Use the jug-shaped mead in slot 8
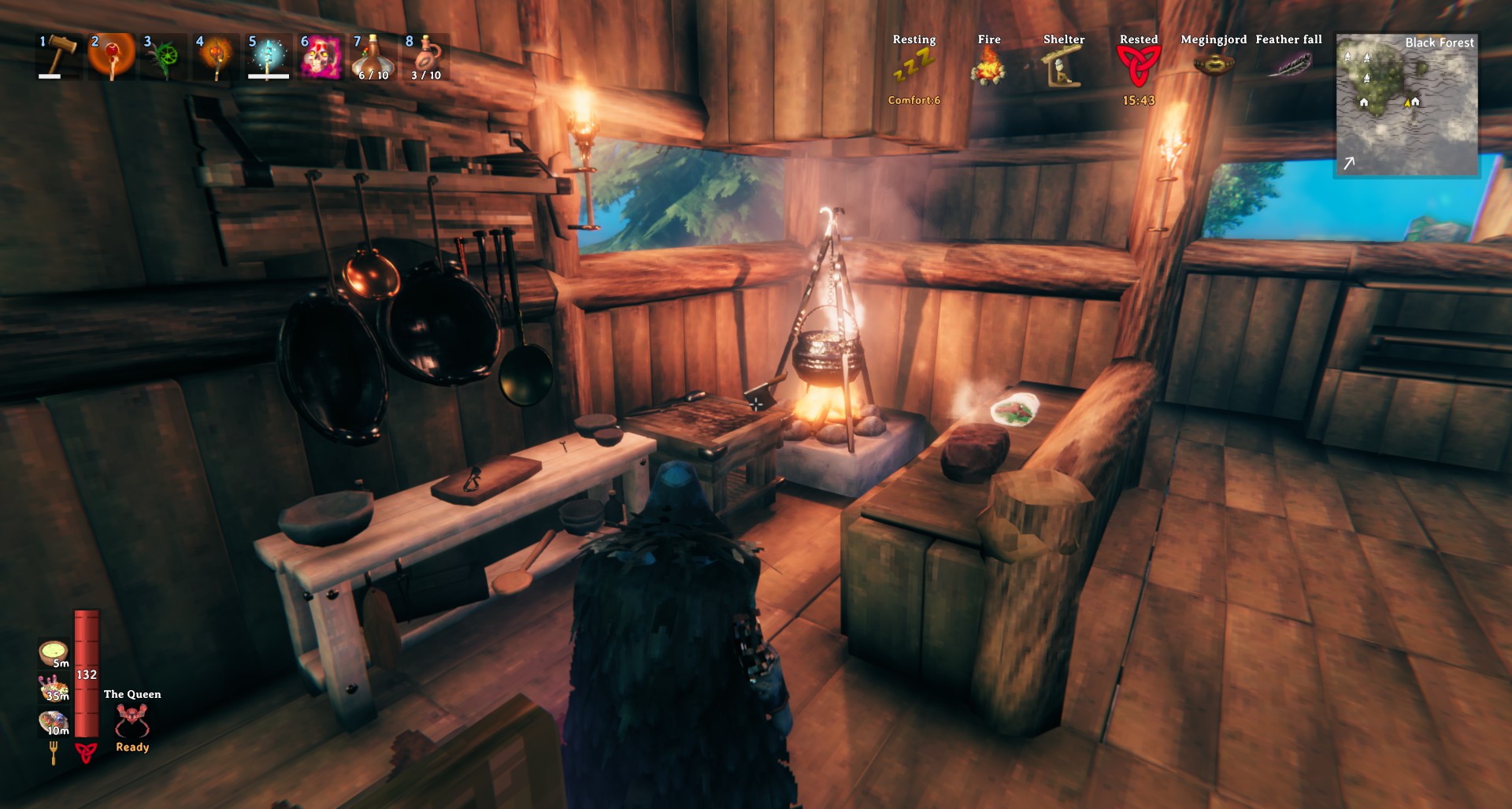Screen dimensions: 1512x809 [425, 56]
